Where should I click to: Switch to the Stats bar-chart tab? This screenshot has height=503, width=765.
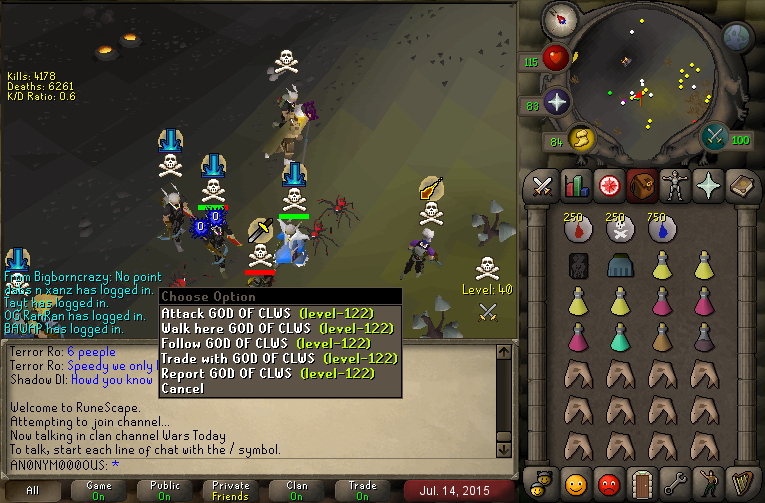[x=575, y=185]
